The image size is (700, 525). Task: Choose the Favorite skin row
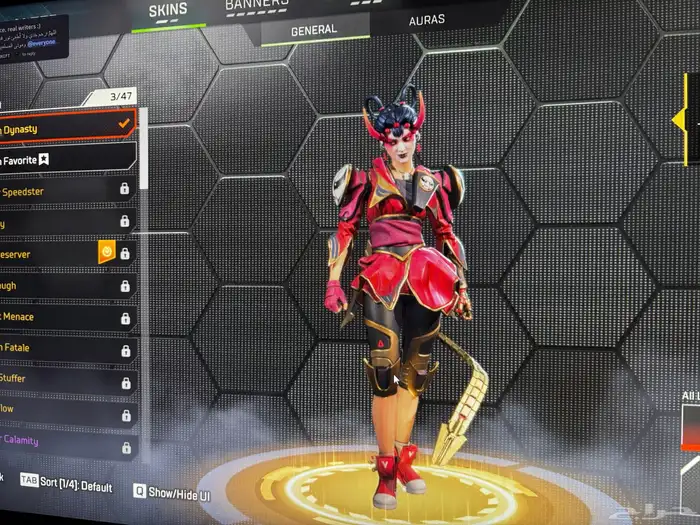pyautogui.click(x=65, y=158)
